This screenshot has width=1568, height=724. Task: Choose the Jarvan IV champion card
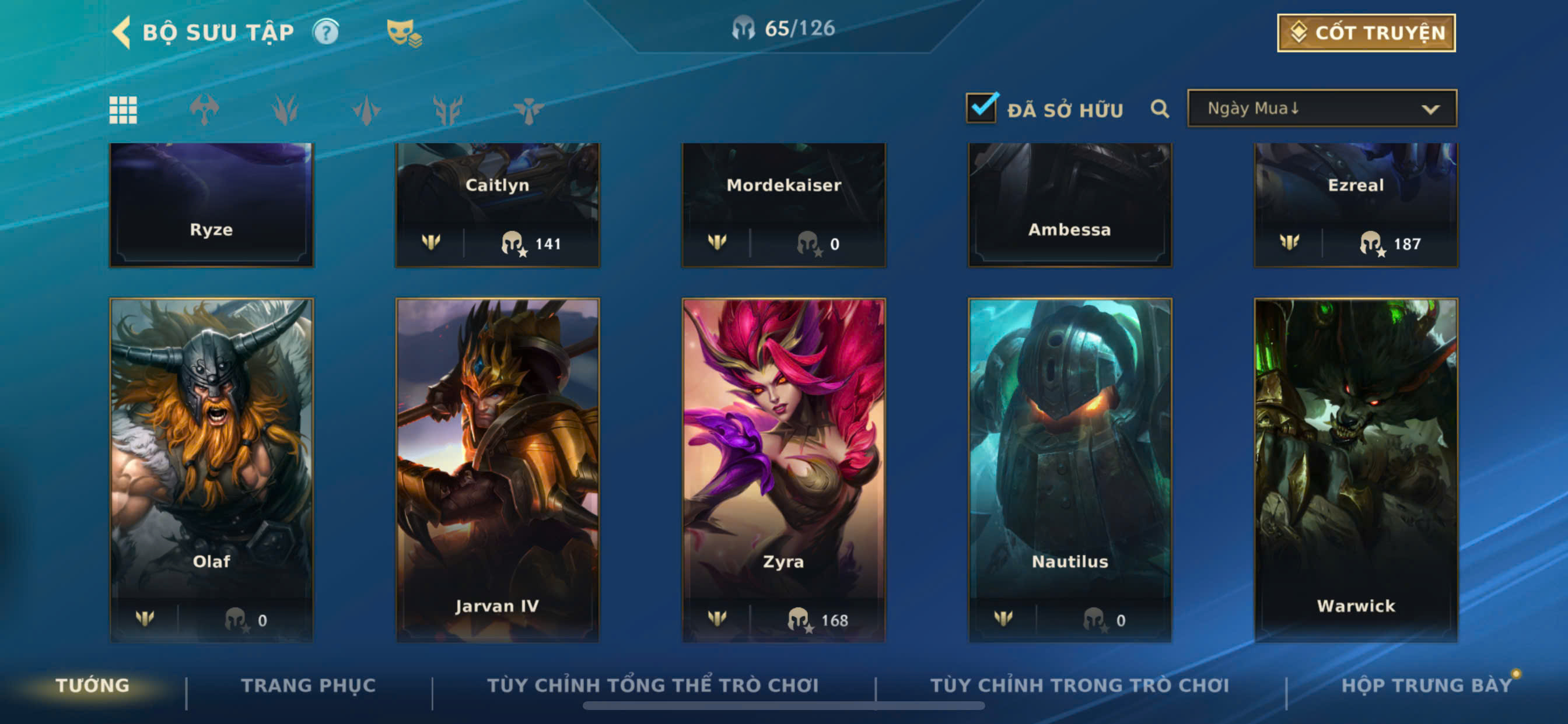[498, 469]
